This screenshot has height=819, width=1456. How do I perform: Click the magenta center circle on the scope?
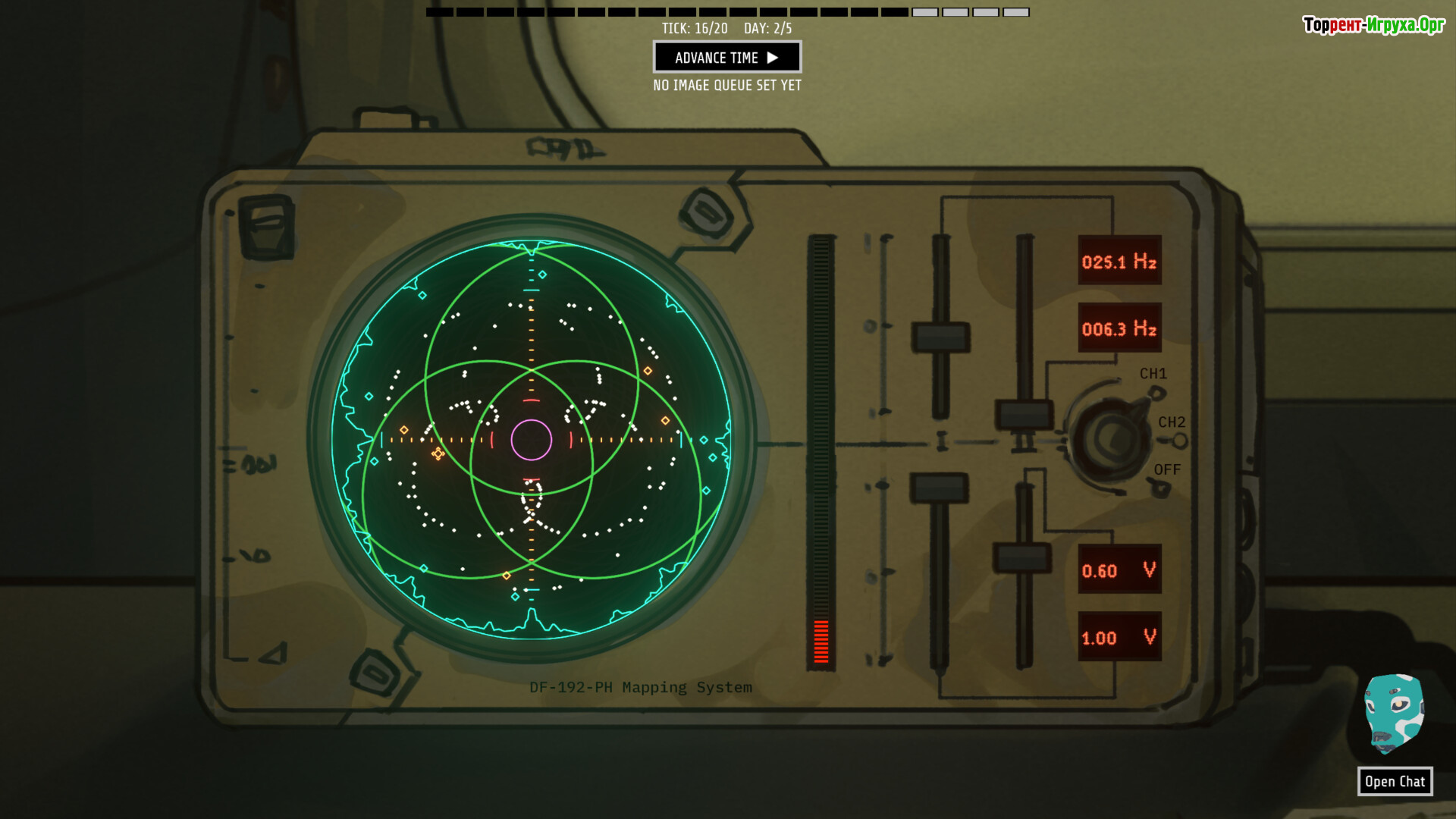point(531,440)
